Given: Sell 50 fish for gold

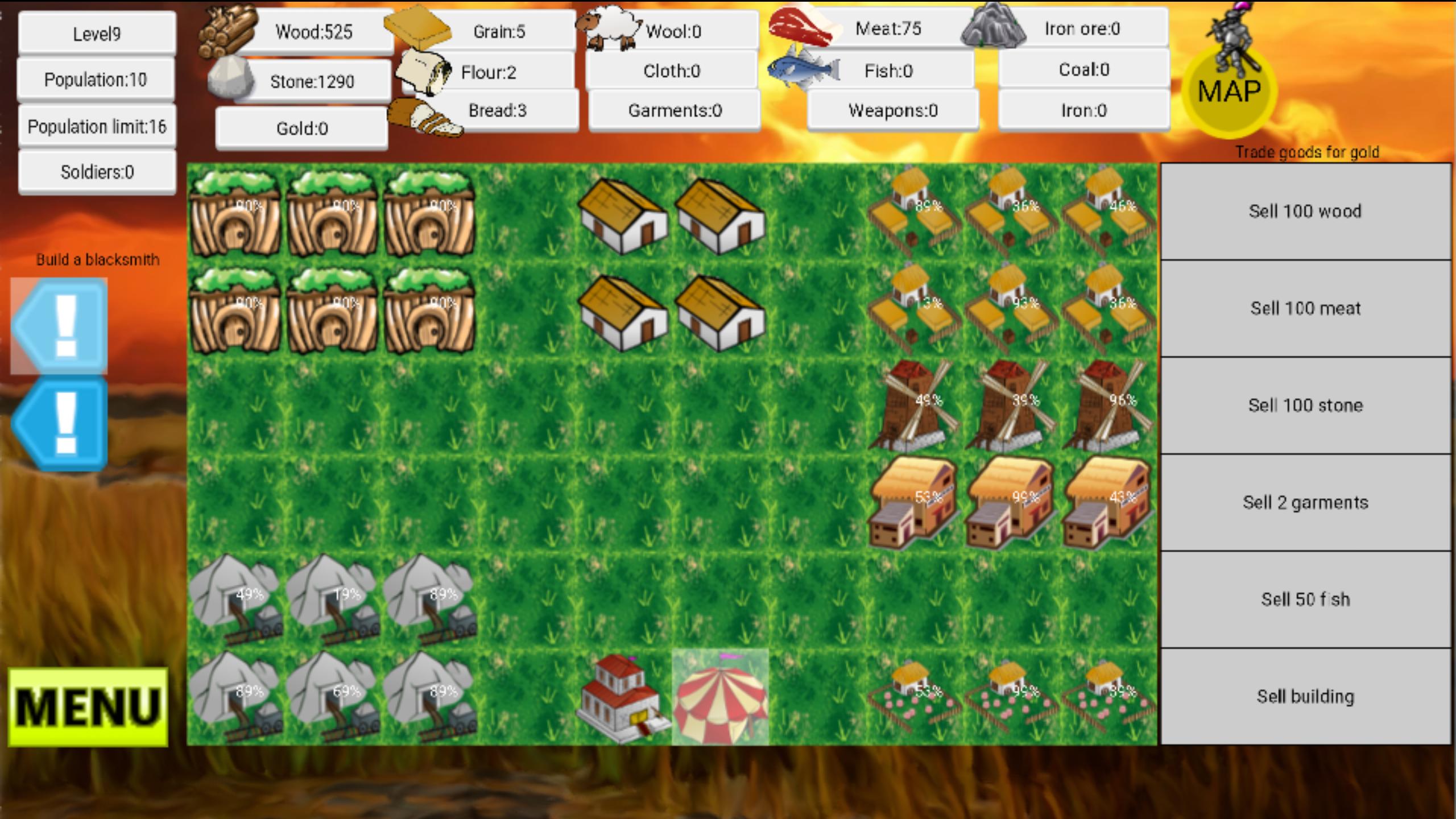Looking at the screenshot, I should tap(1305, 599).
